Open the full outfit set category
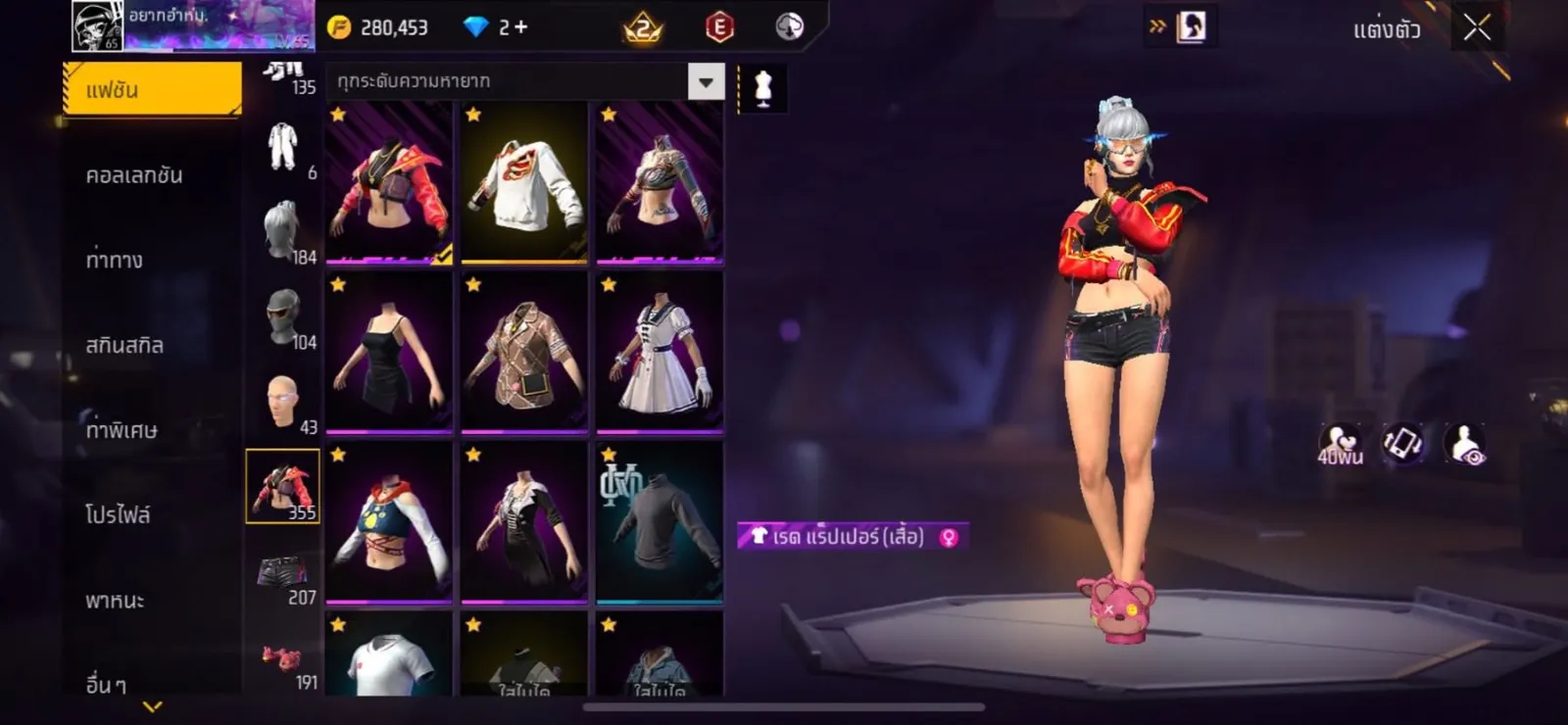The height and width of the screenshot is (725, 1568). pyautogui.click(x=283, y=149)
